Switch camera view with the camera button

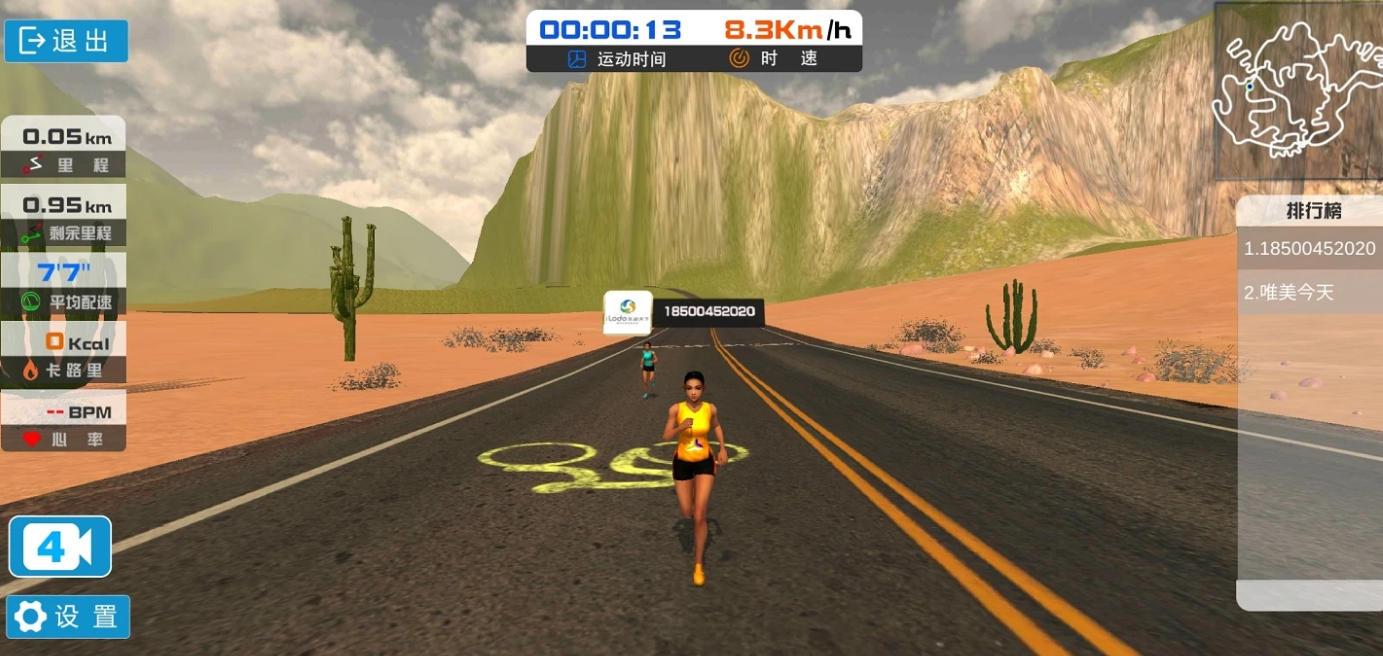coord(60,546)
